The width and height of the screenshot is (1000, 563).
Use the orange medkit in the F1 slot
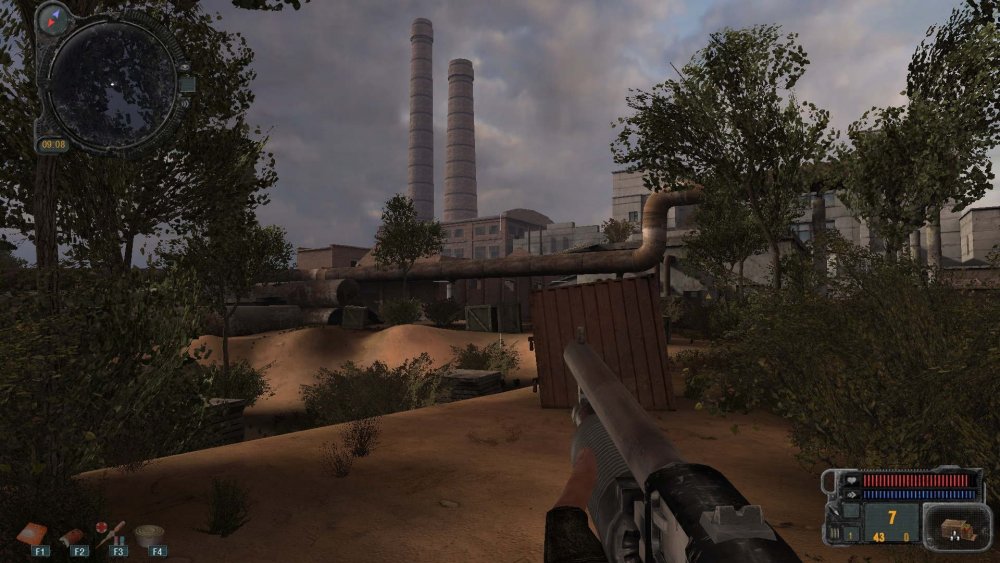click(x=33, y=535)
